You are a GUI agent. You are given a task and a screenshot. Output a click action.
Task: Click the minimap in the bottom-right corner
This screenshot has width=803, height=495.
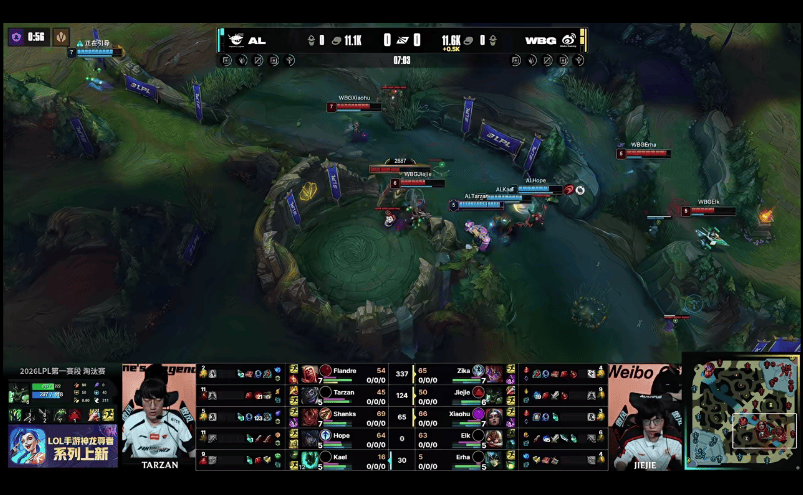pyautogui.click(x=741, y=412)
